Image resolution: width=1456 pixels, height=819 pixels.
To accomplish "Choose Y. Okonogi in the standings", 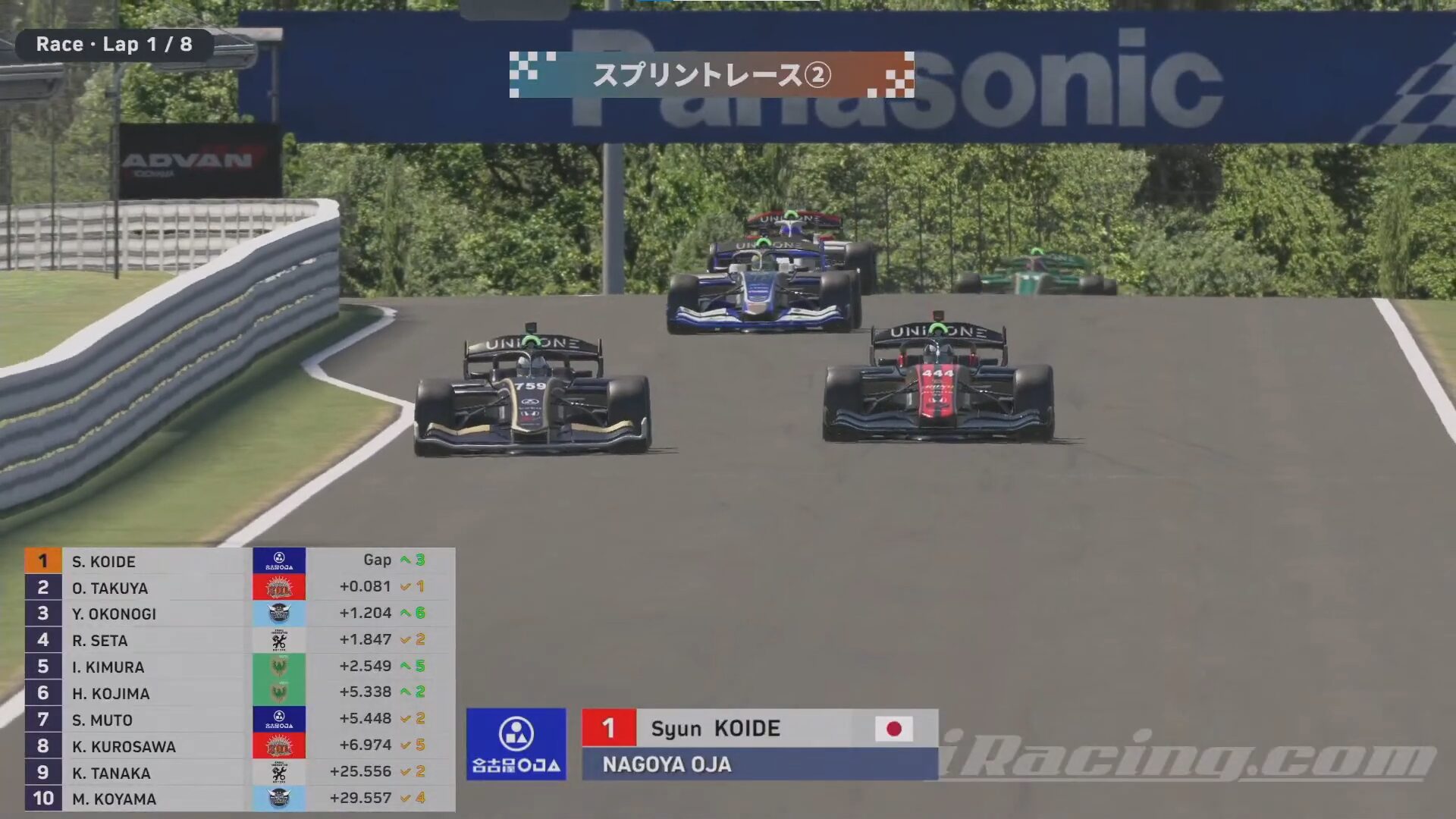I will click(114, 613).
